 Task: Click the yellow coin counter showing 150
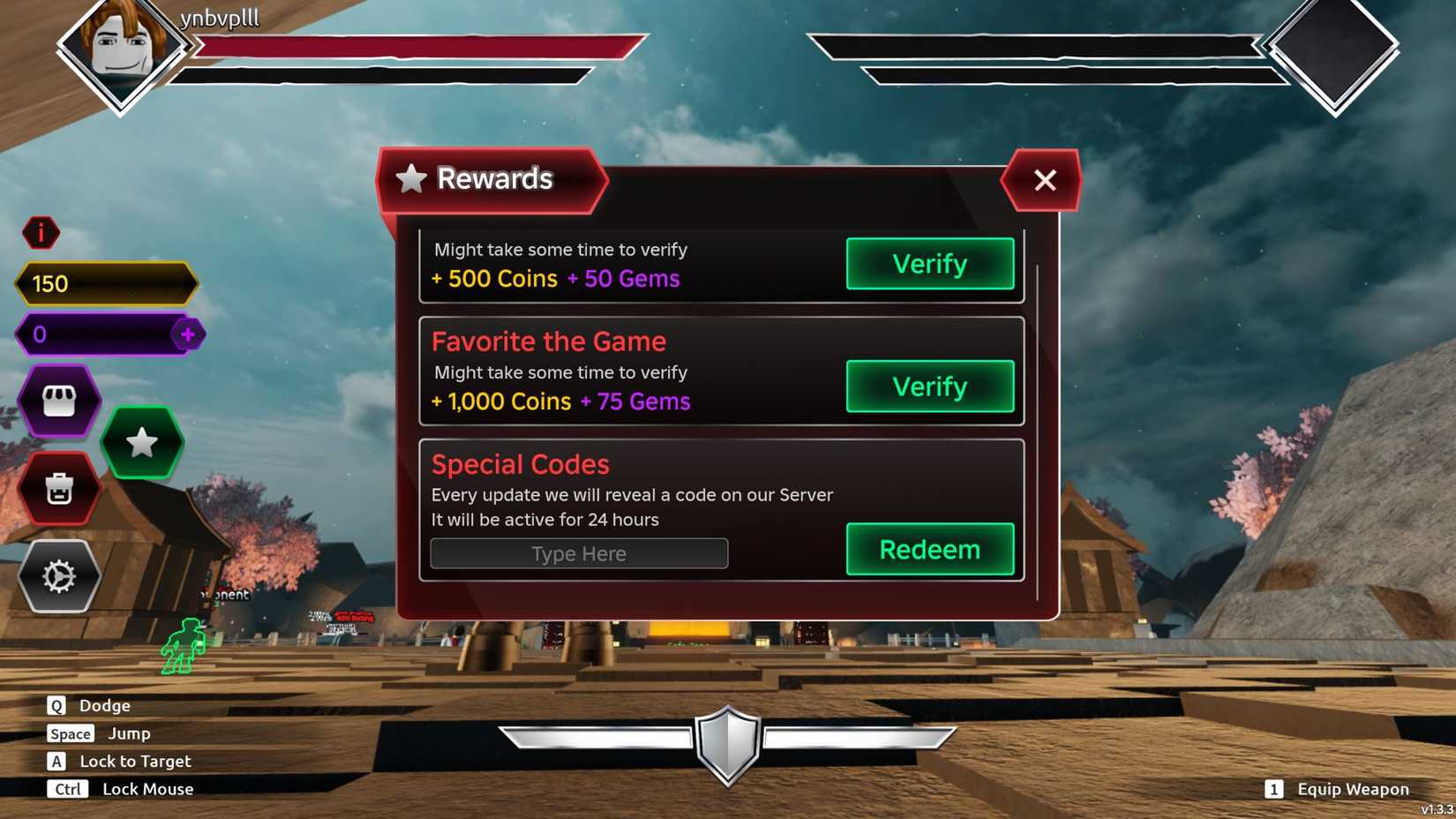(106, 283)
